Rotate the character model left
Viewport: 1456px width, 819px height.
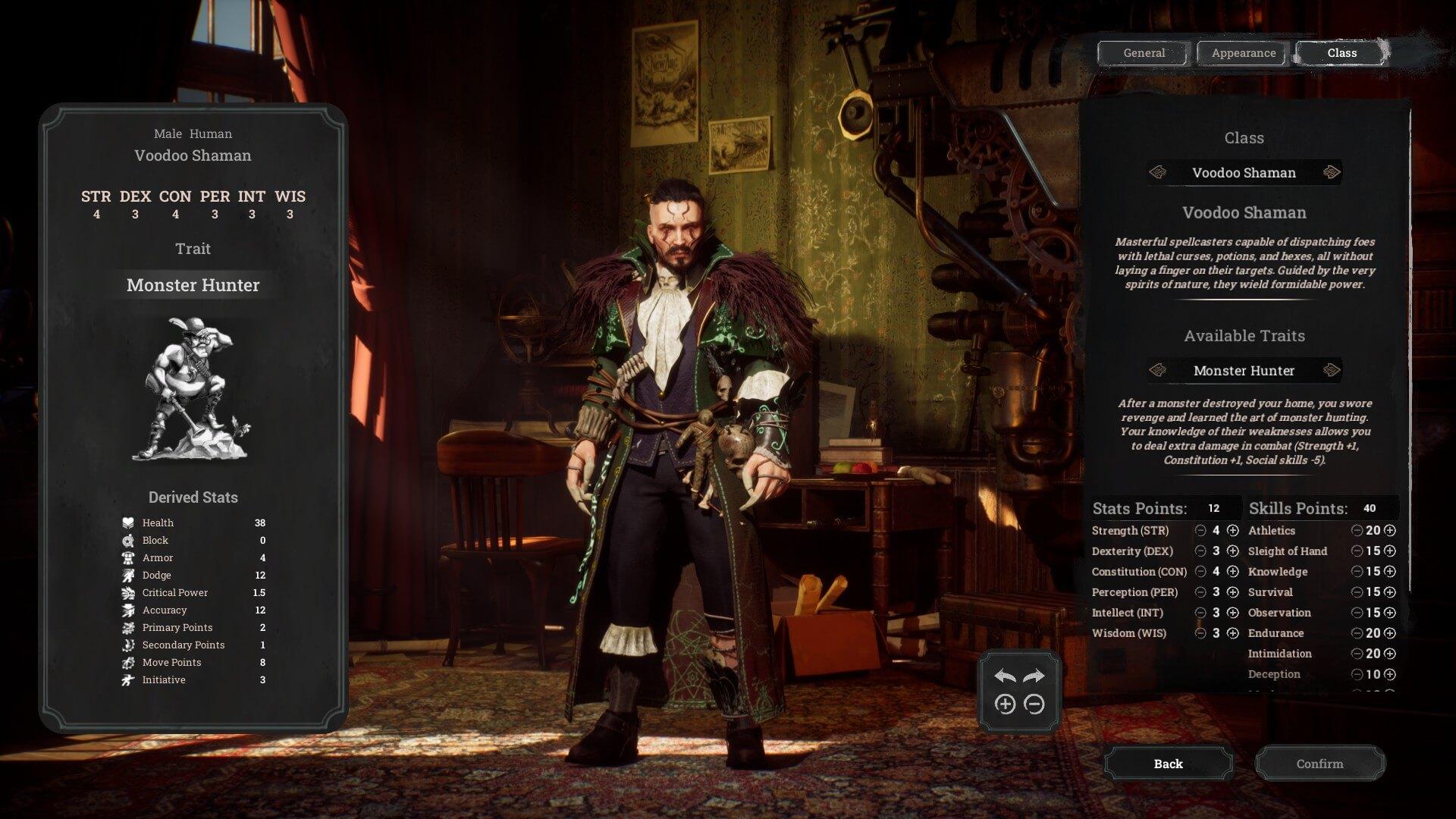click(1005, 676)
